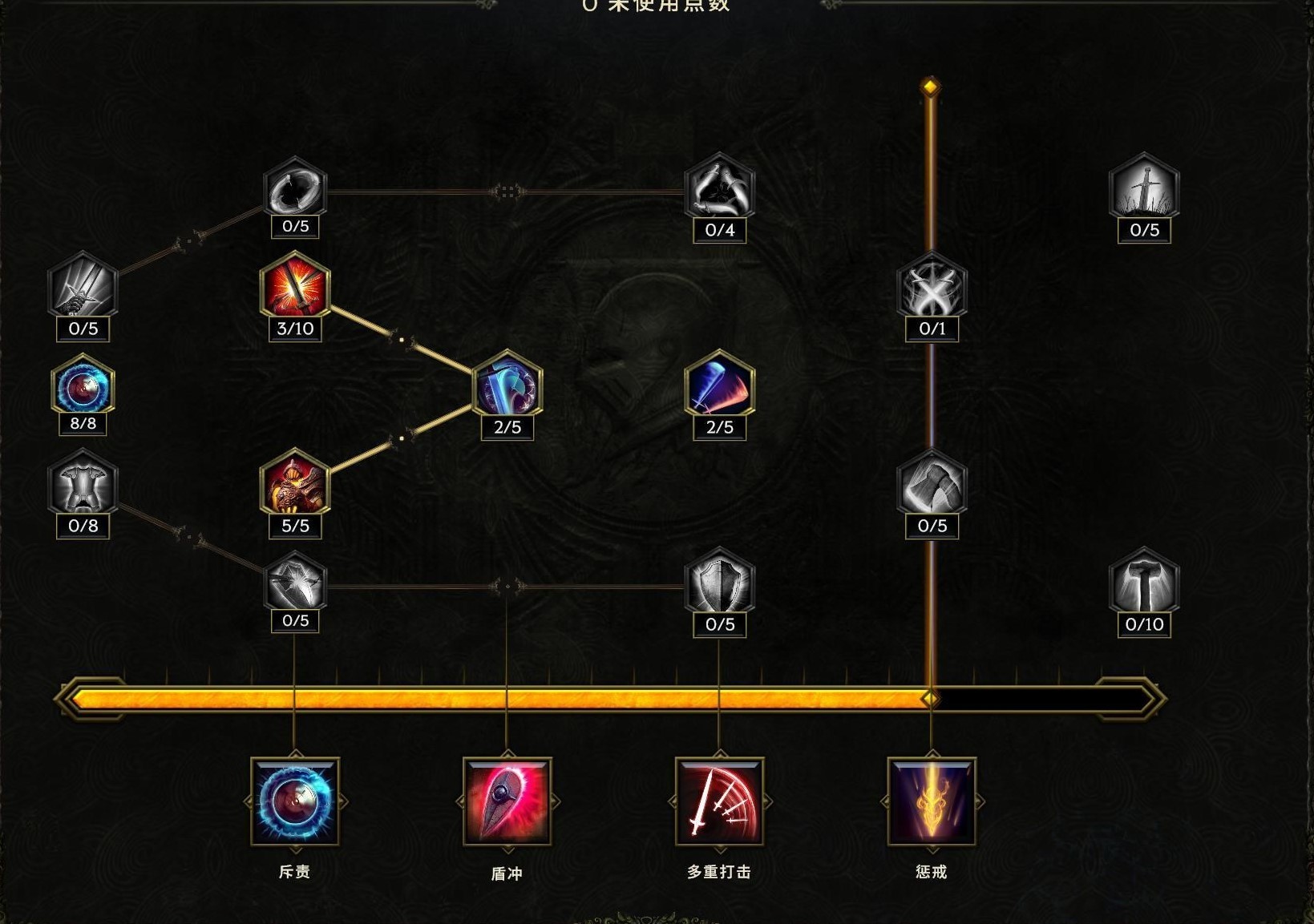Click the 0/4 crouching figure node at top
The image size is (1314, 924).
pos(718,192)
